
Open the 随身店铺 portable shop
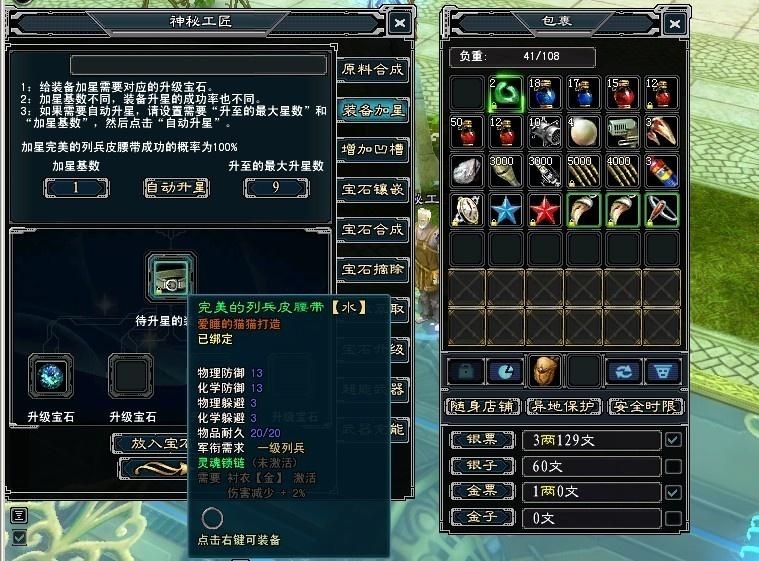click(x=483, y=407)
